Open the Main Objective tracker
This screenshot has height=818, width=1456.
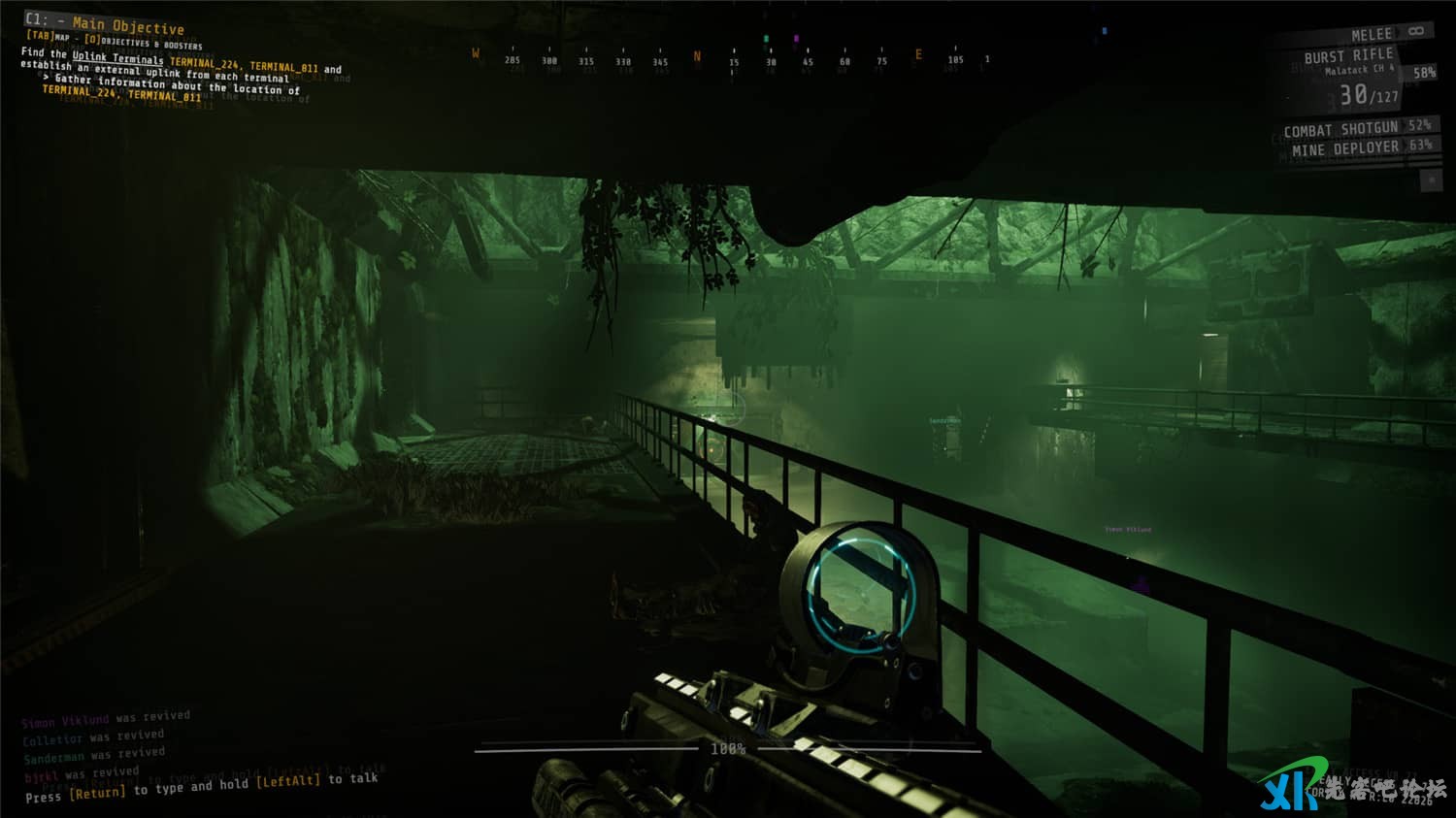(x=127, y=26)
